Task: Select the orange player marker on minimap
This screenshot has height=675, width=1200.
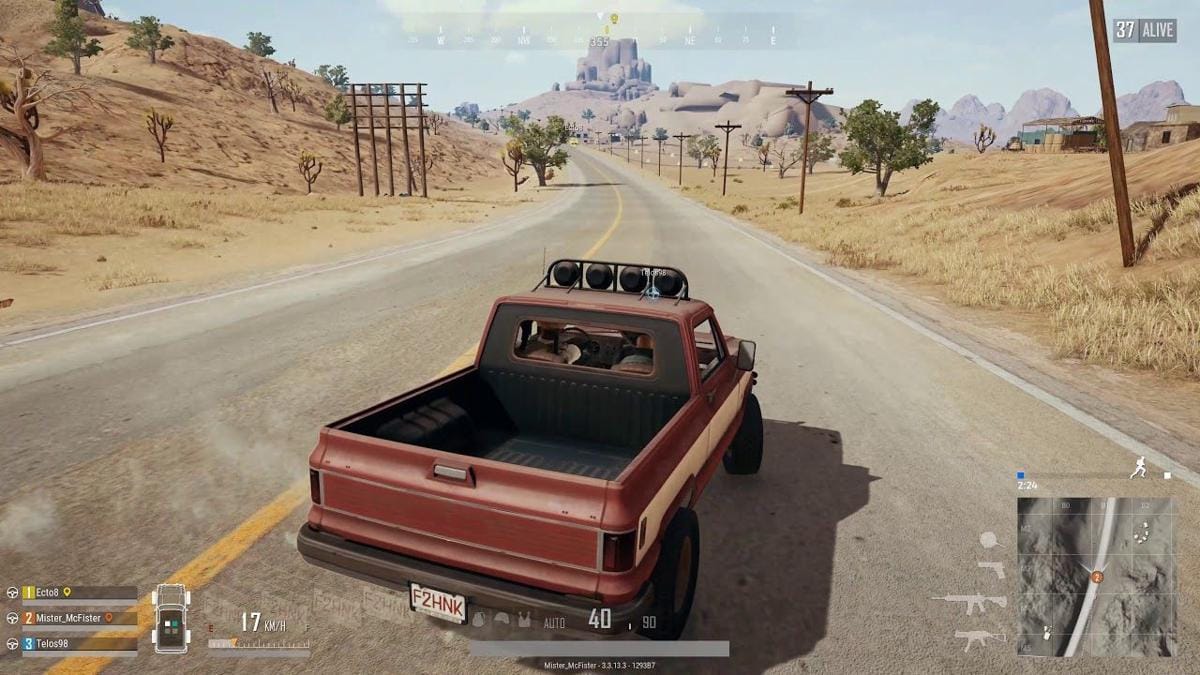Action: click(1097, 577)
